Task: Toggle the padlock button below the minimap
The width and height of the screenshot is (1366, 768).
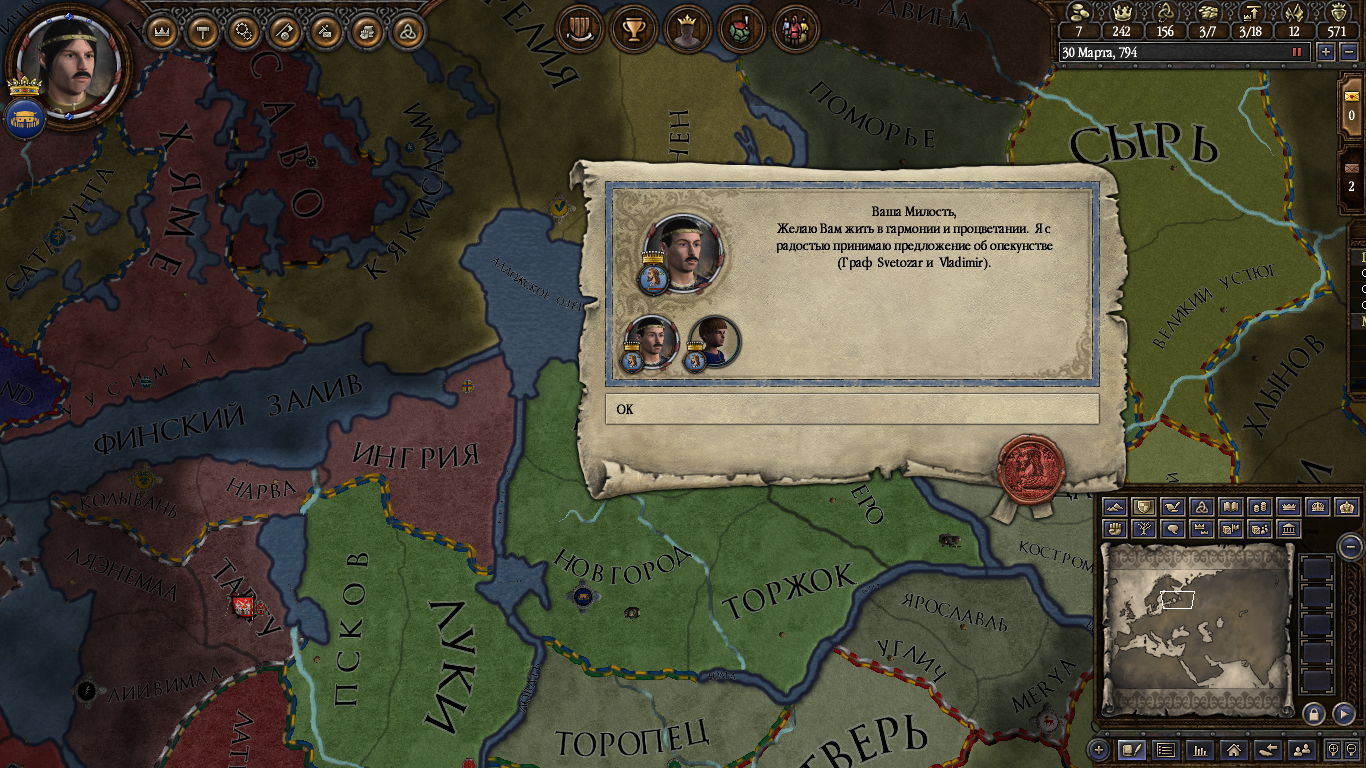Action: pos(1314,713)
